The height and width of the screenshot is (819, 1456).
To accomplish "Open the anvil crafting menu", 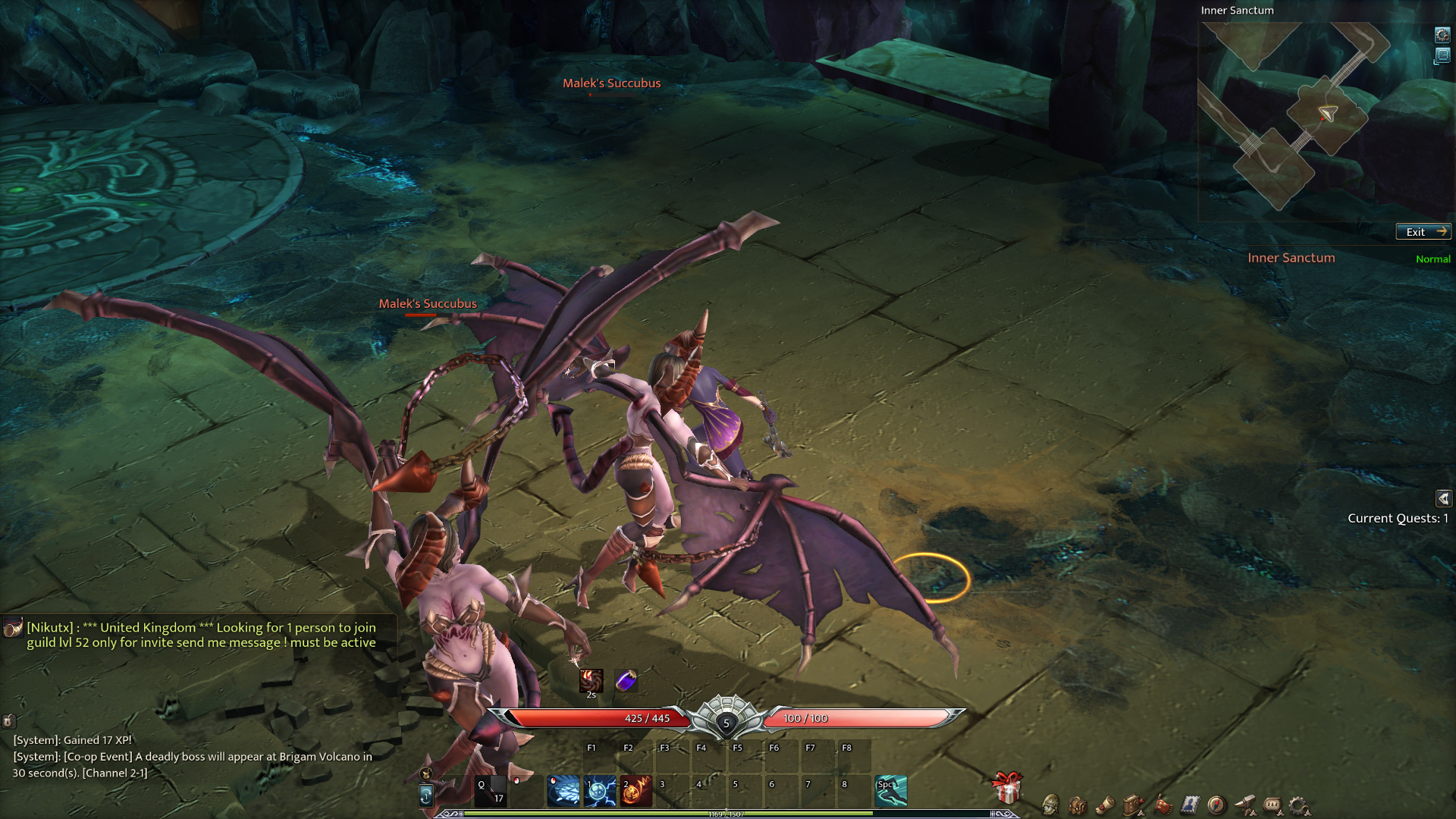I will [1244, 805].
